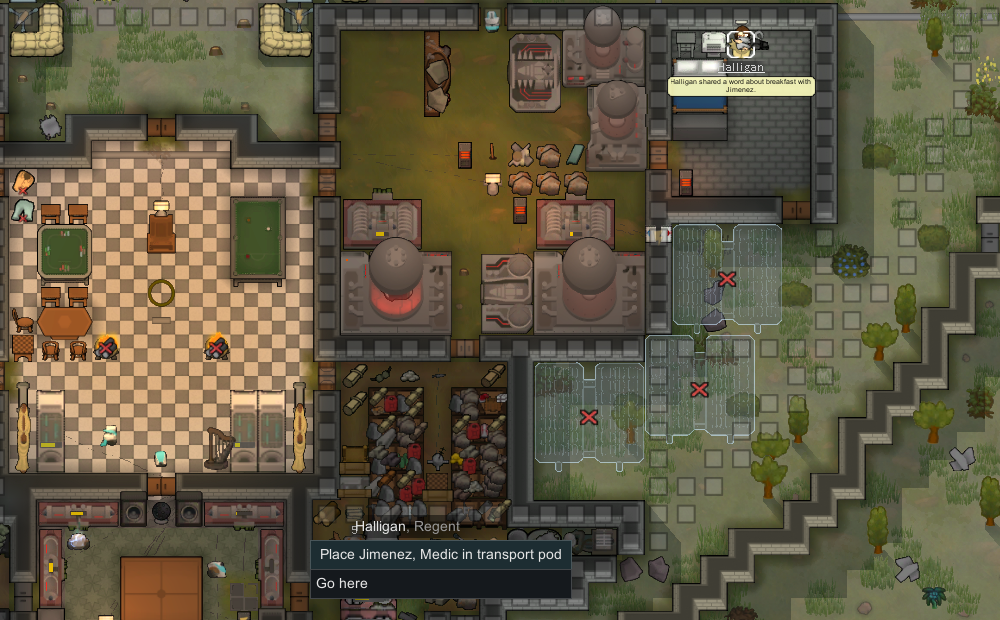Choose 'Place Jimenez, Medic in transport pod'
Image resolution: width=1000 pixels, height=620 pixels.
pyautogui.click(x=440, y=554)
